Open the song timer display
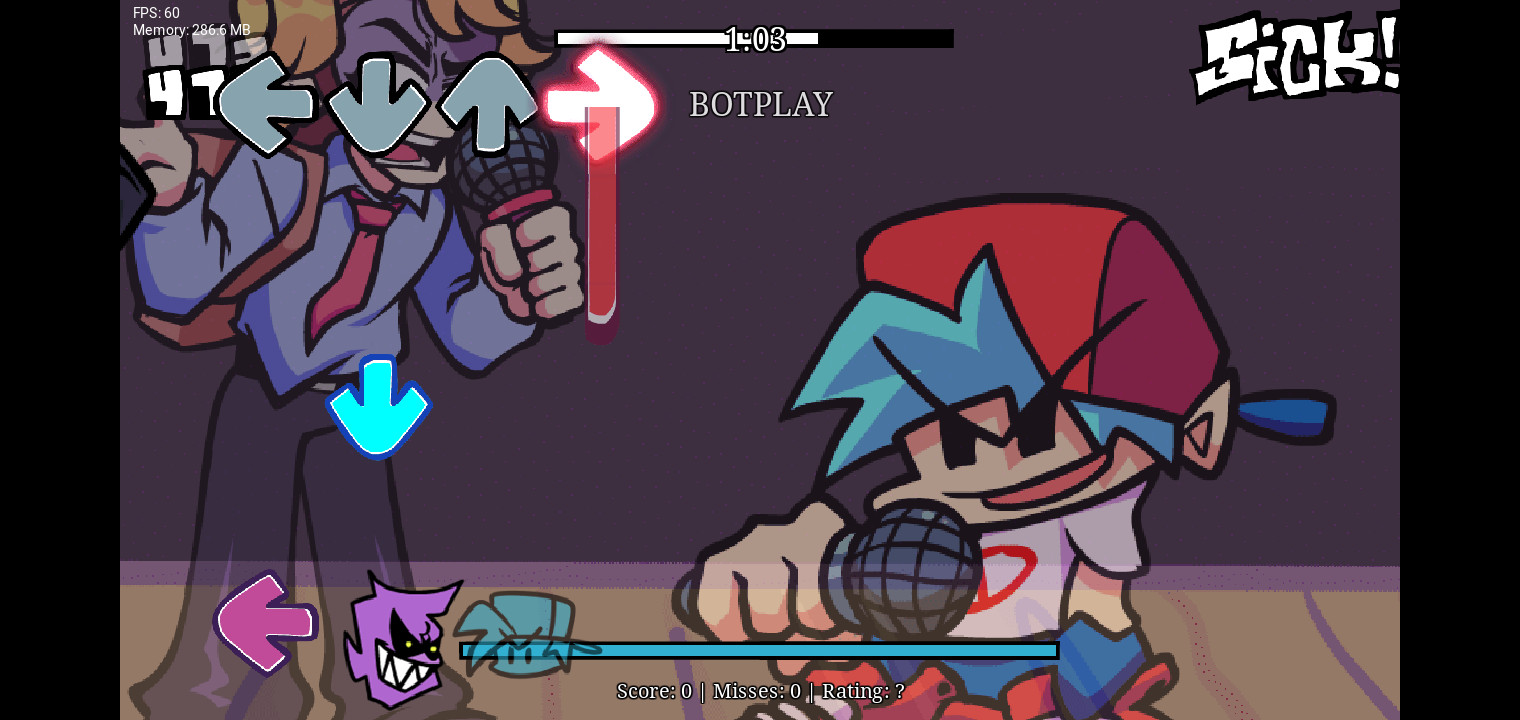 pyautogui.click(x=756, y=39)
